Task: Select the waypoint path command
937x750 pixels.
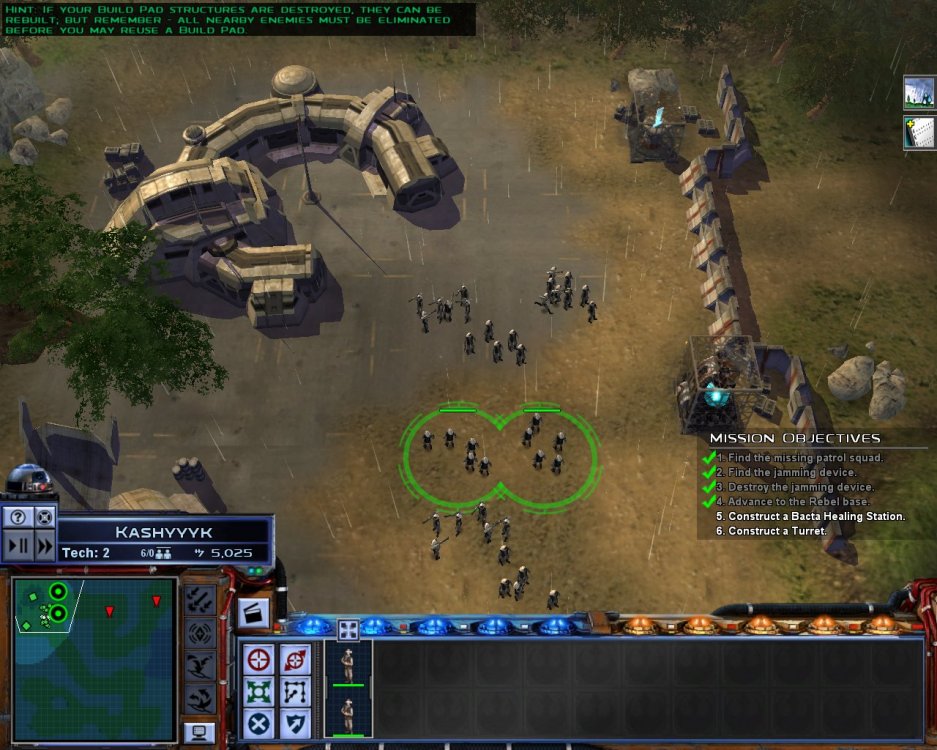Action: coord(295,692)
